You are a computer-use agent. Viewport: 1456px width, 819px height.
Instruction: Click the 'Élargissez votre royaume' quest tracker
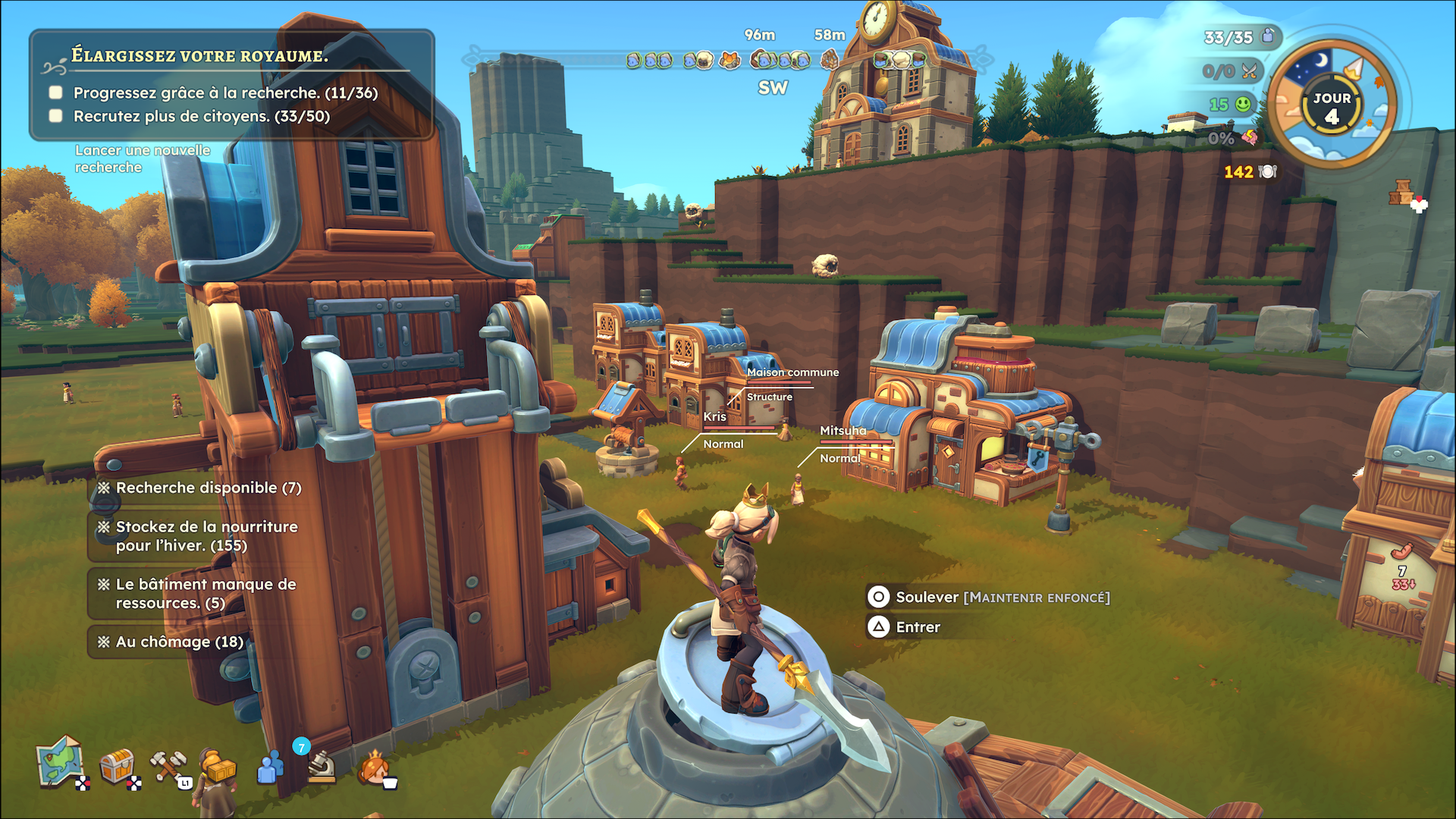tap(200, 55)
